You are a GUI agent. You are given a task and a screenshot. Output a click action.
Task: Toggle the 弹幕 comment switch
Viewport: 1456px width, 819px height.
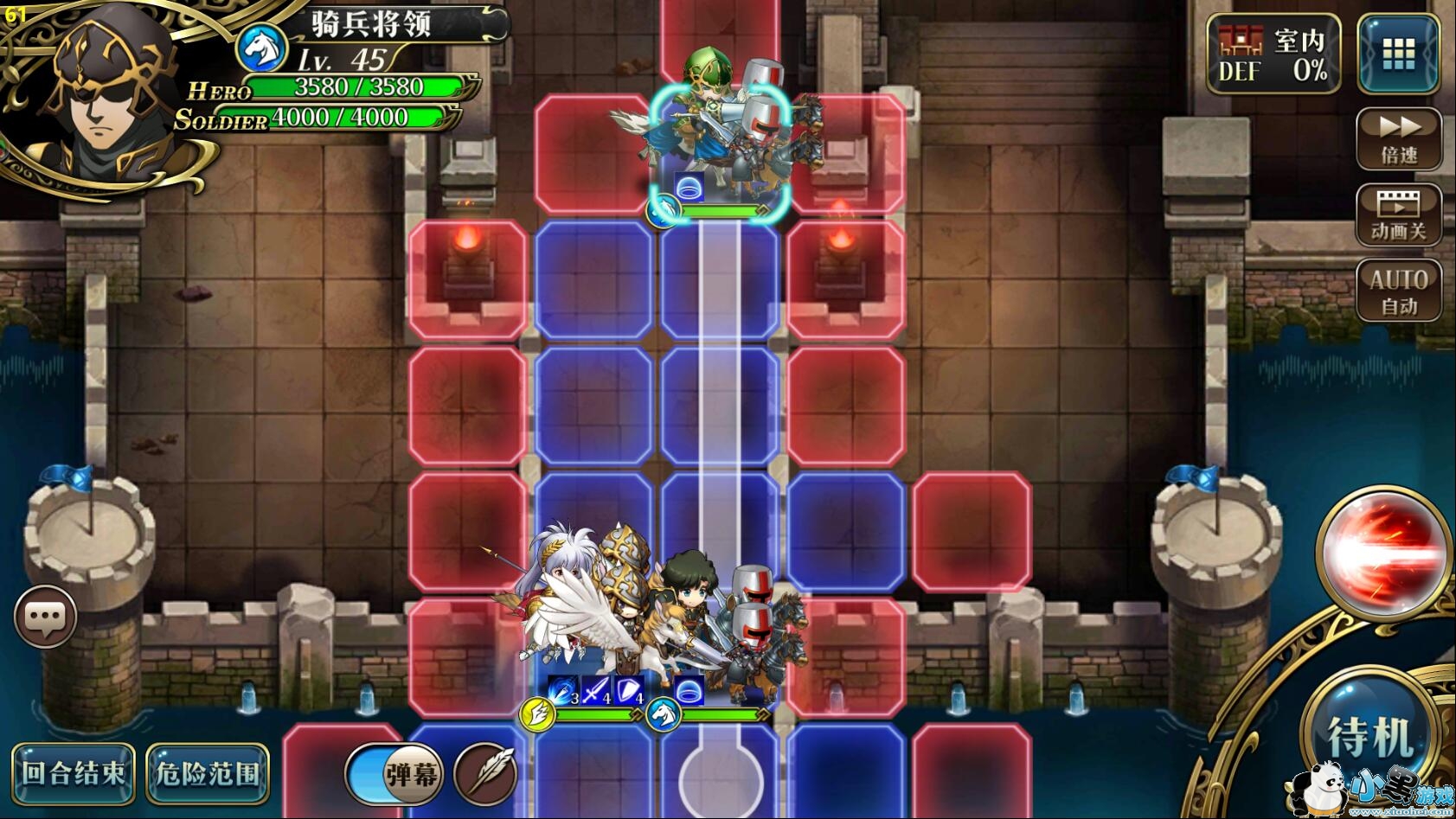(x=395, y=773)
